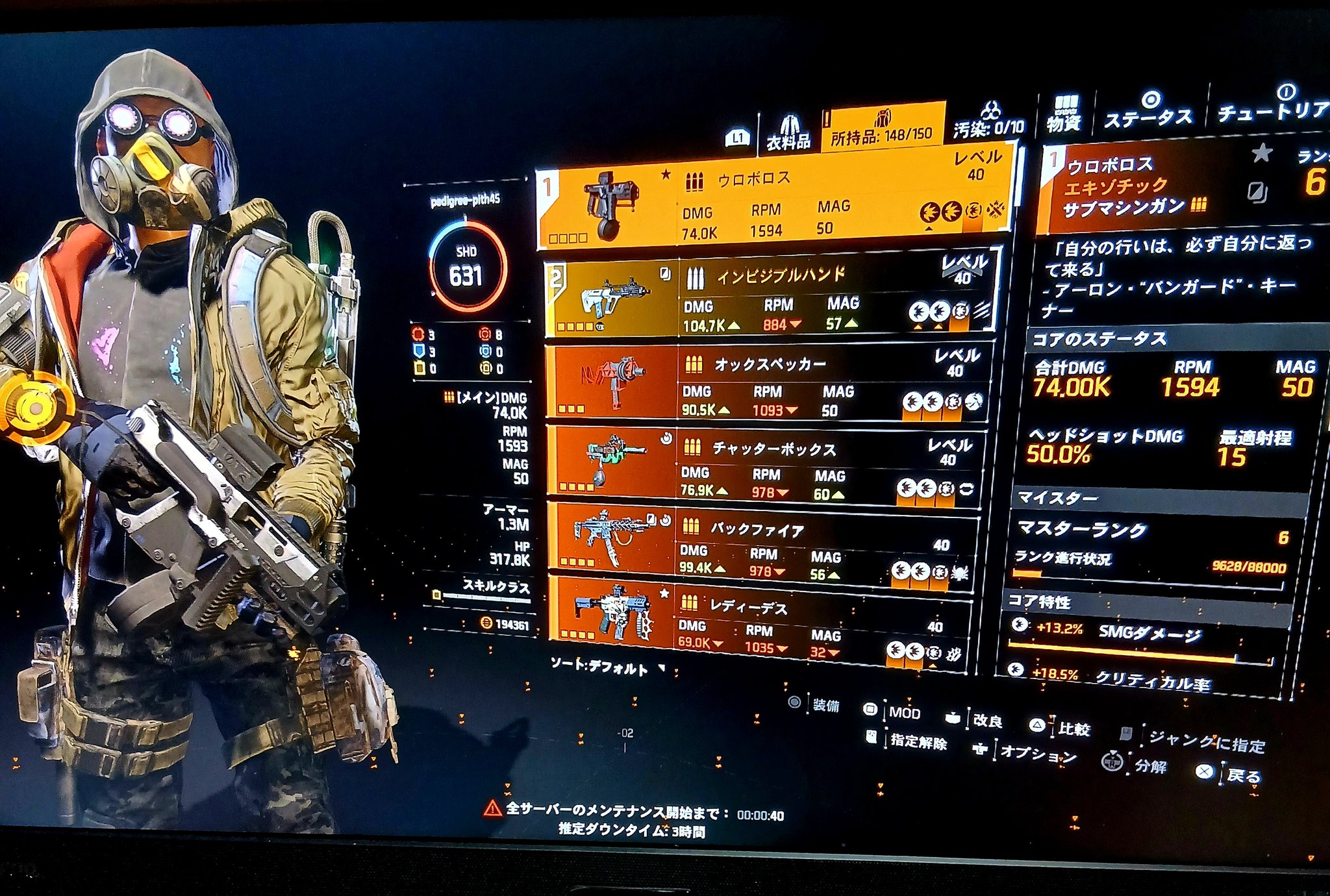
Task: Open the 物資 resources tab
Action: pos(1063,114)
